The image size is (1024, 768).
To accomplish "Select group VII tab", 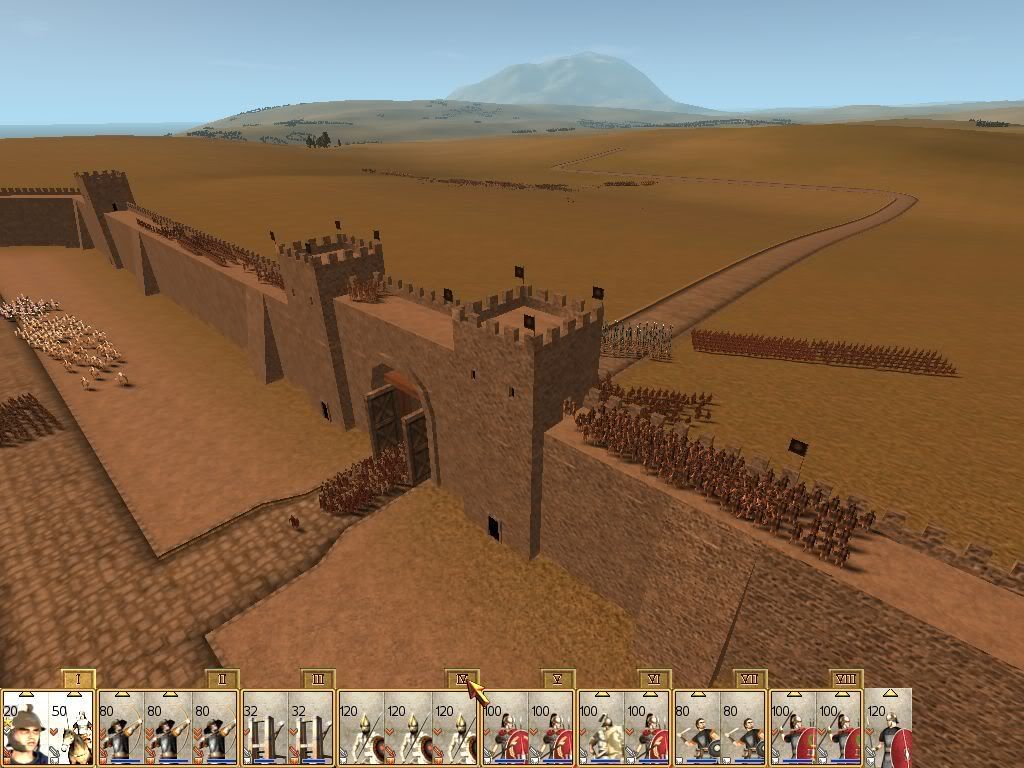I will point(749,680).
